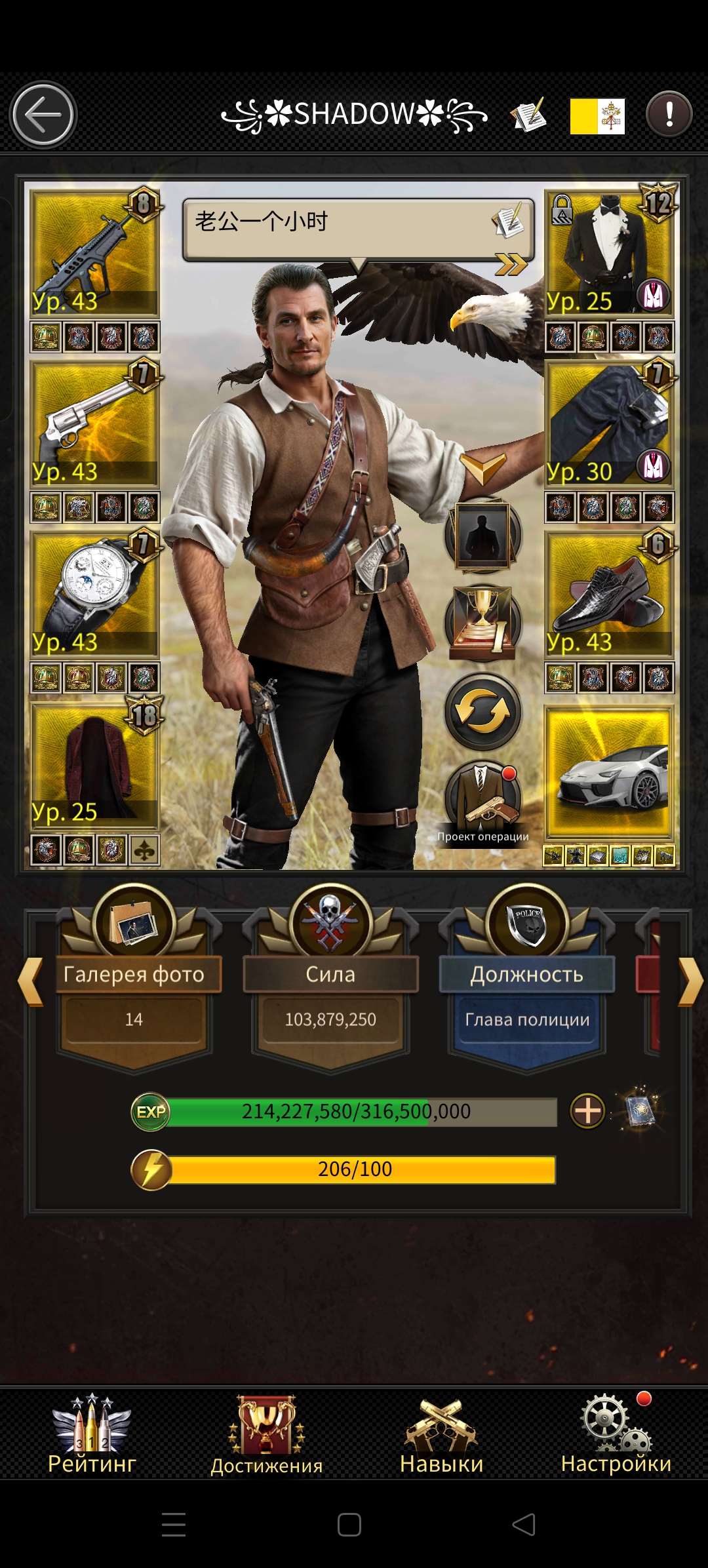Open the exclamation mark info button
The image size is (708, 1568).
(669, 115)
